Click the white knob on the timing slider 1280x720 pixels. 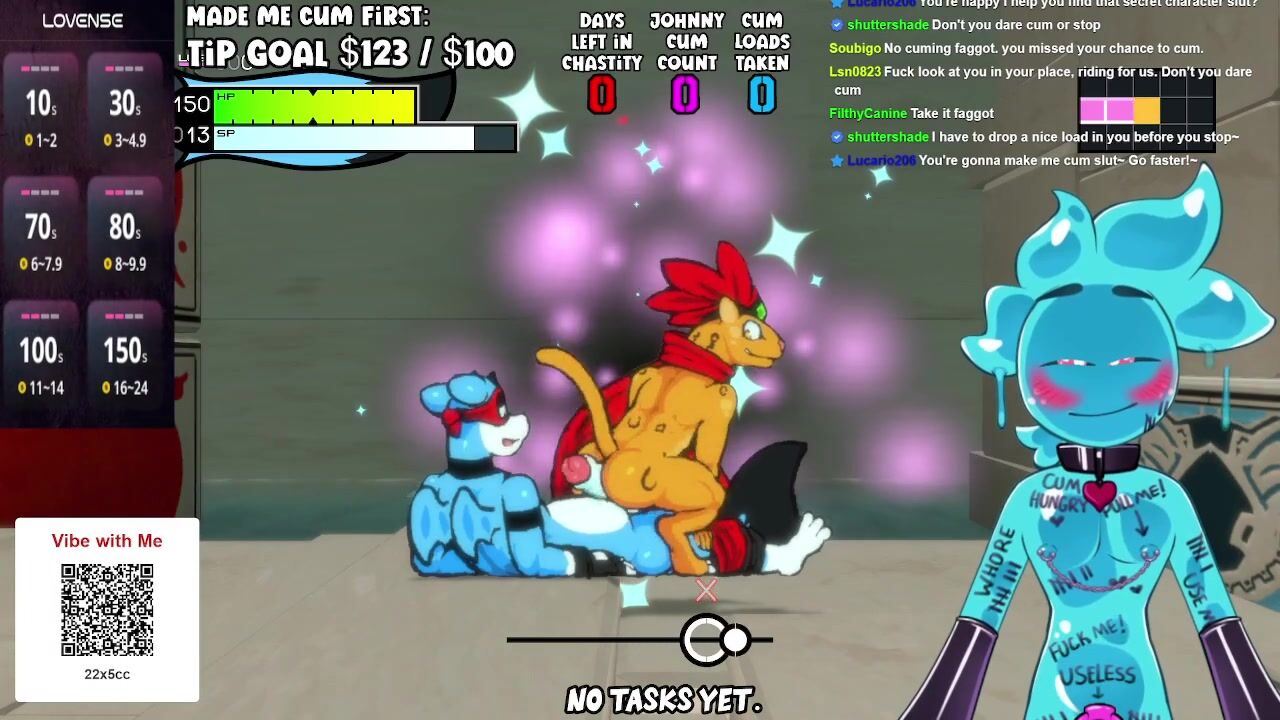pos(735,640)
